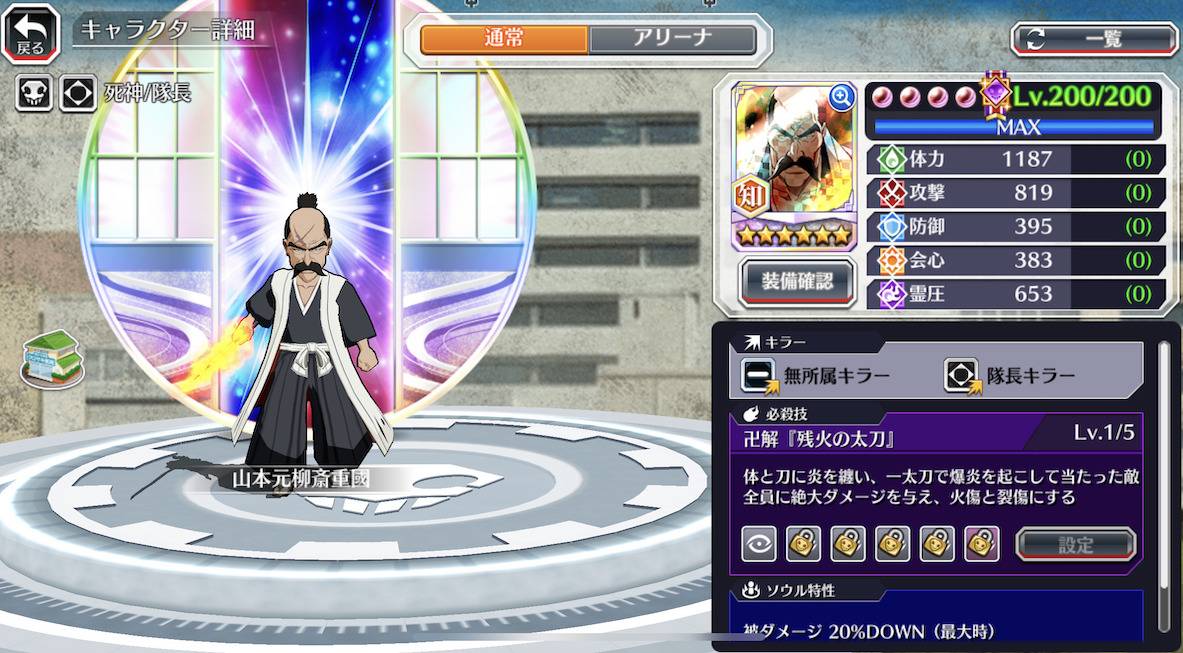
Task: Toggle the eye icon in special move row
Action: [759, 544]
